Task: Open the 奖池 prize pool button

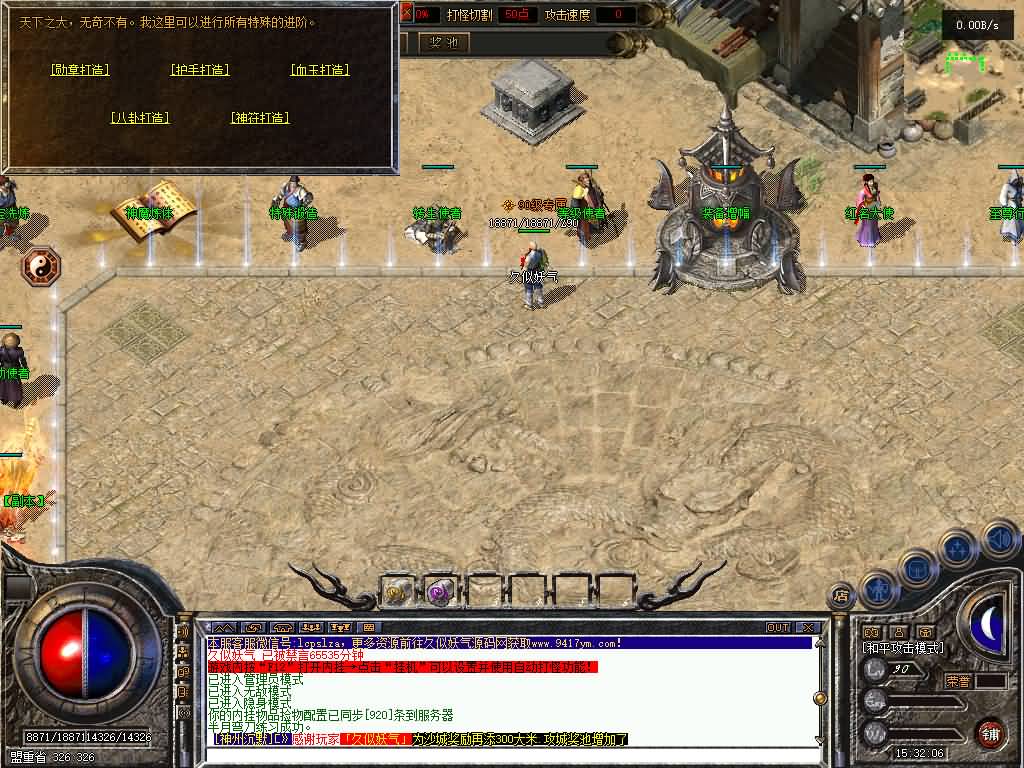Action: coord(443,42)
